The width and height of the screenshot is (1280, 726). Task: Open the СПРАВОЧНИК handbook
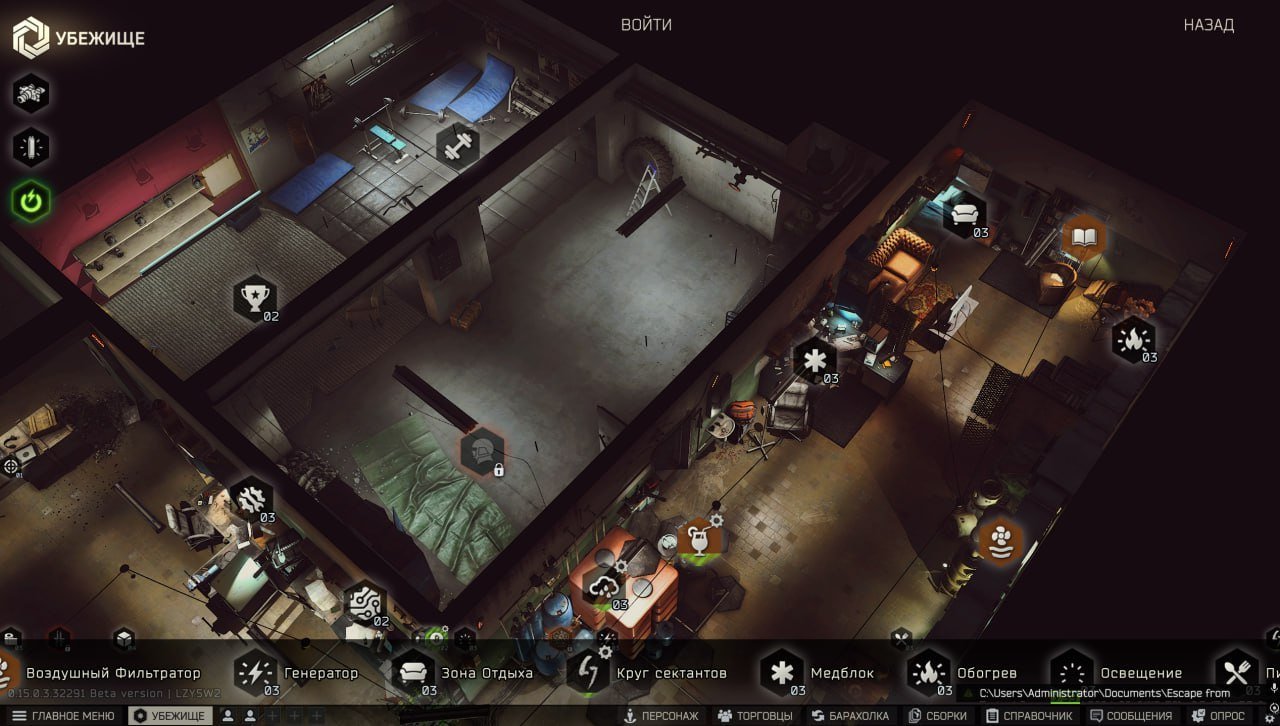[1029, 716]
